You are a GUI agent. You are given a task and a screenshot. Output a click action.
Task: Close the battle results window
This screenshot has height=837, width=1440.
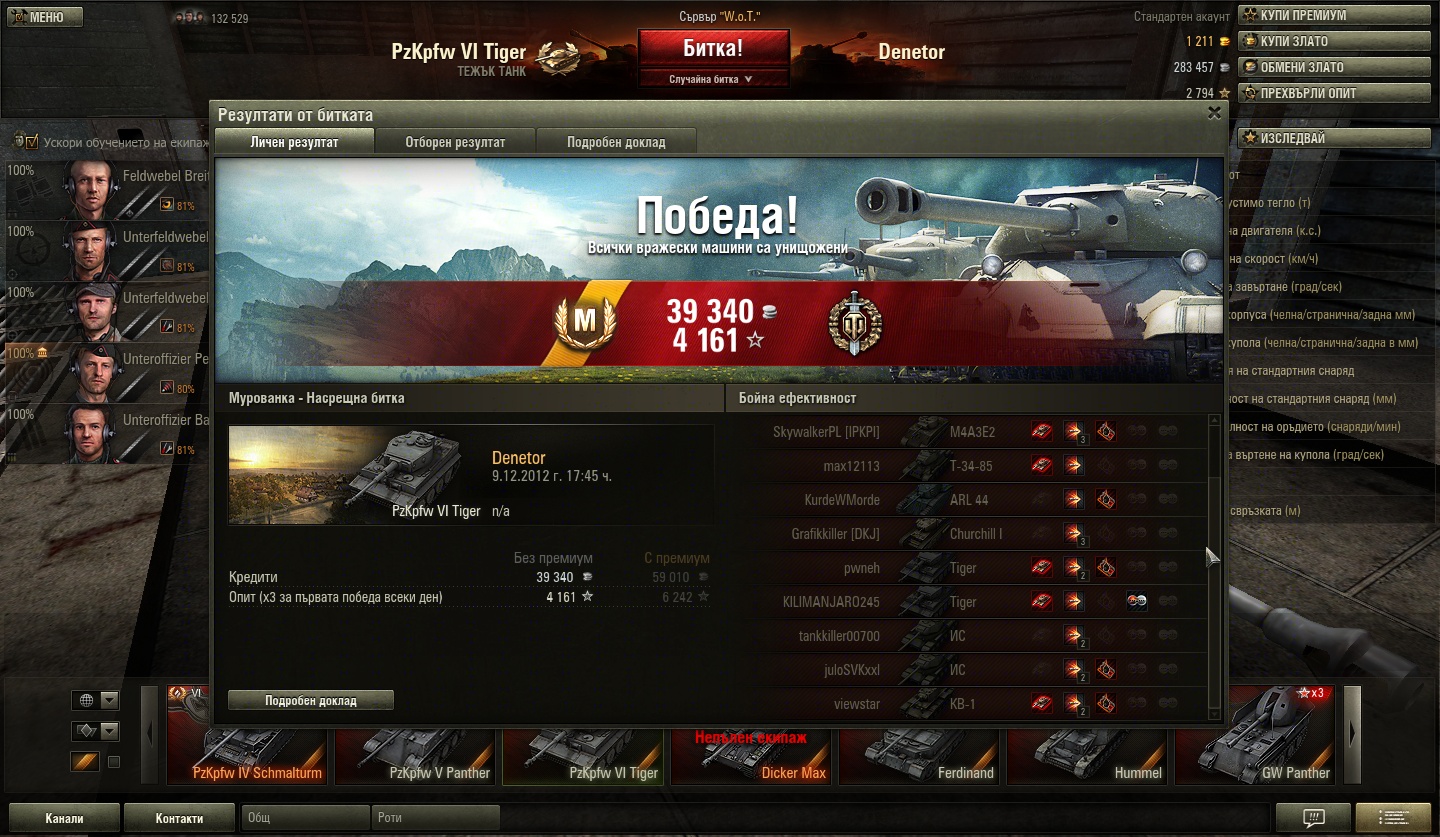point(1214,113)
